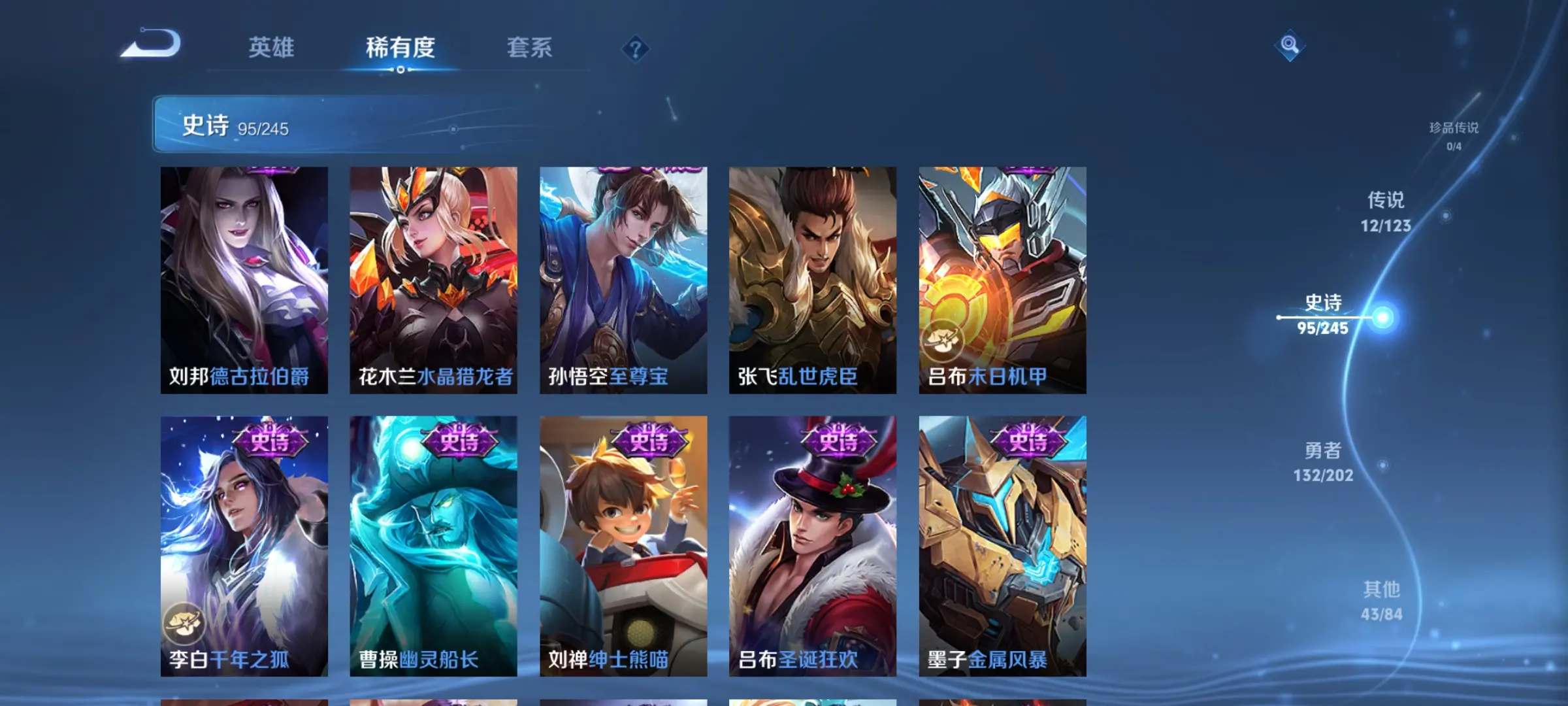Select 张飞 乱世虎臣 skin card
This screenshot has width=1568, height=706.
tap(813, 280)
